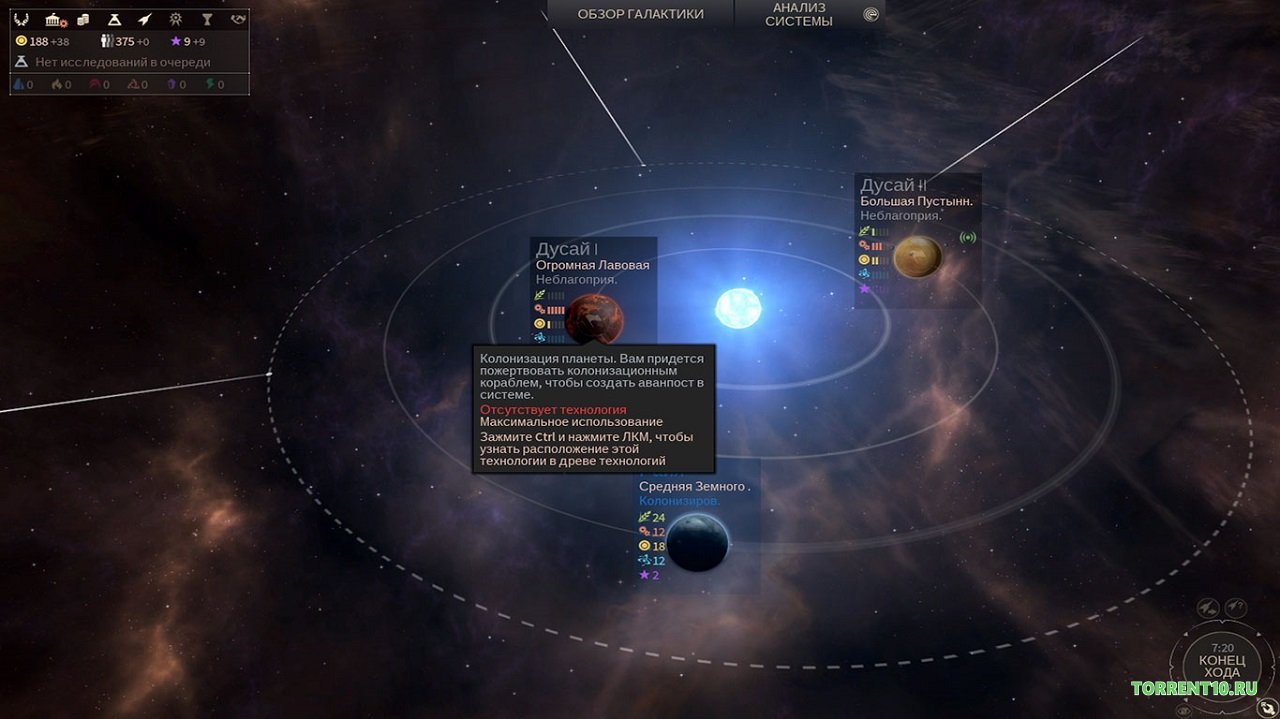Open the hero medal icon screen
The image size is (1280, 719).
176,19
